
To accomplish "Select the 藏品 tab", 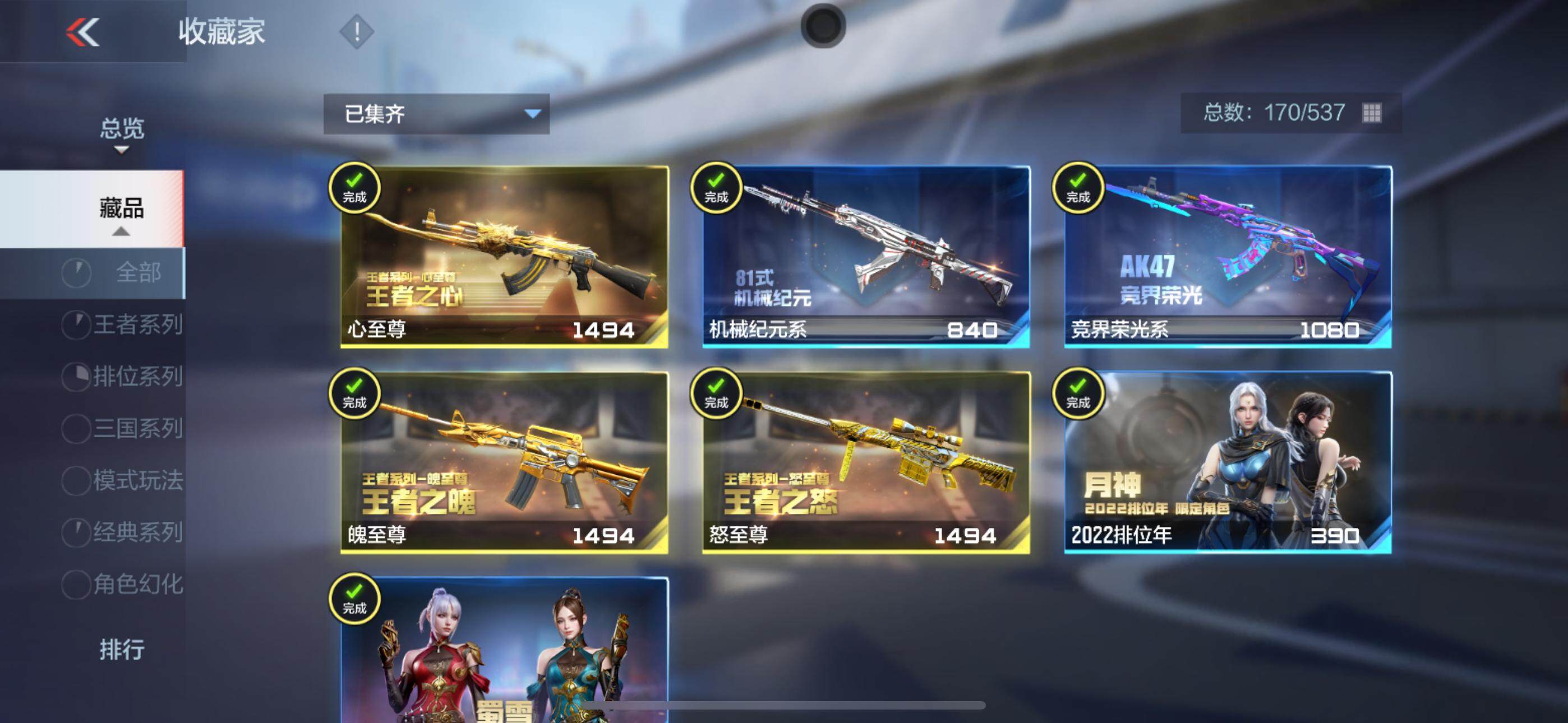I will [x=122, y=208].
